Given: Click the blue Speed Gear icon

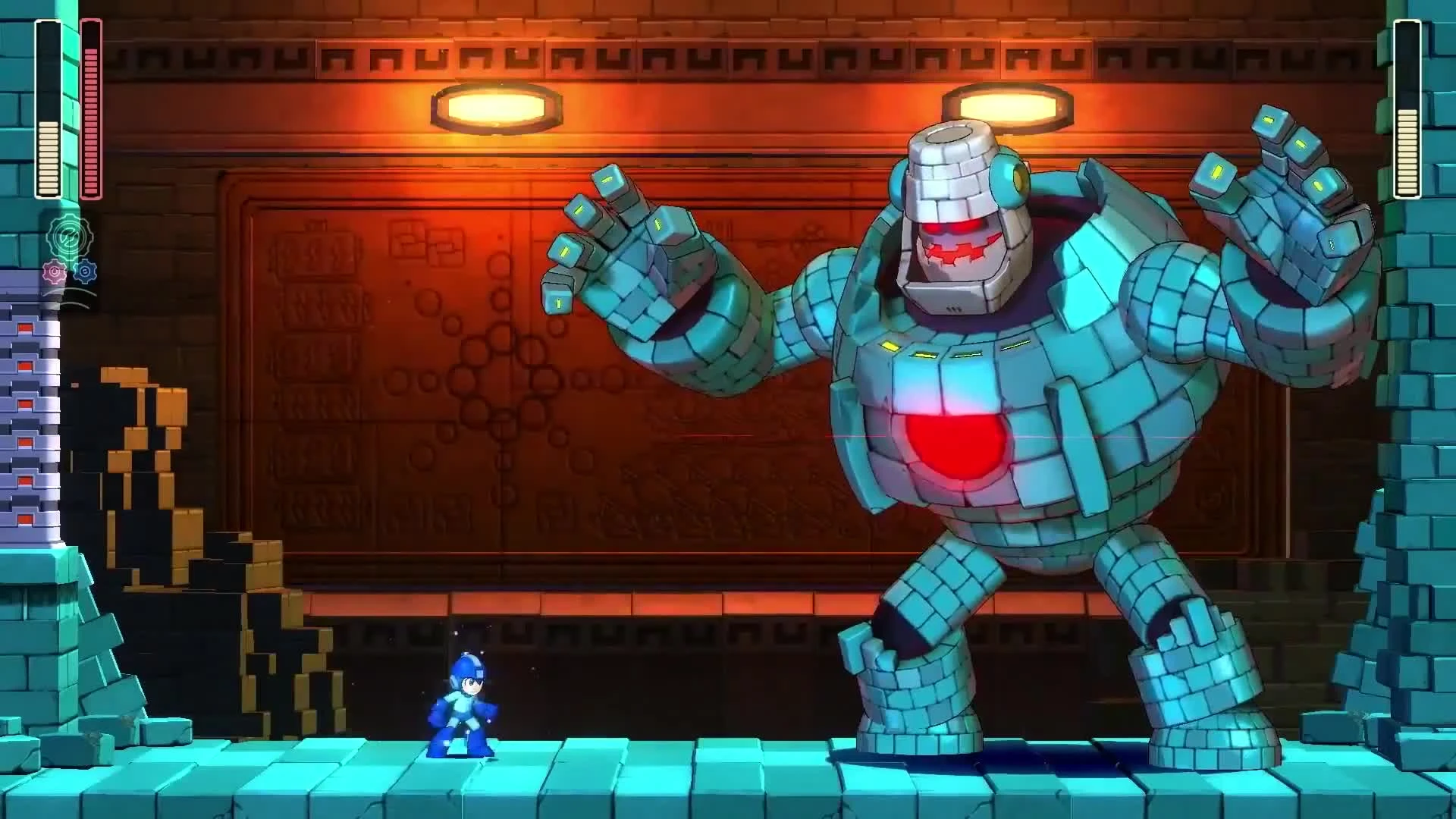Looking at the screenshot, I should pos(86,270).
